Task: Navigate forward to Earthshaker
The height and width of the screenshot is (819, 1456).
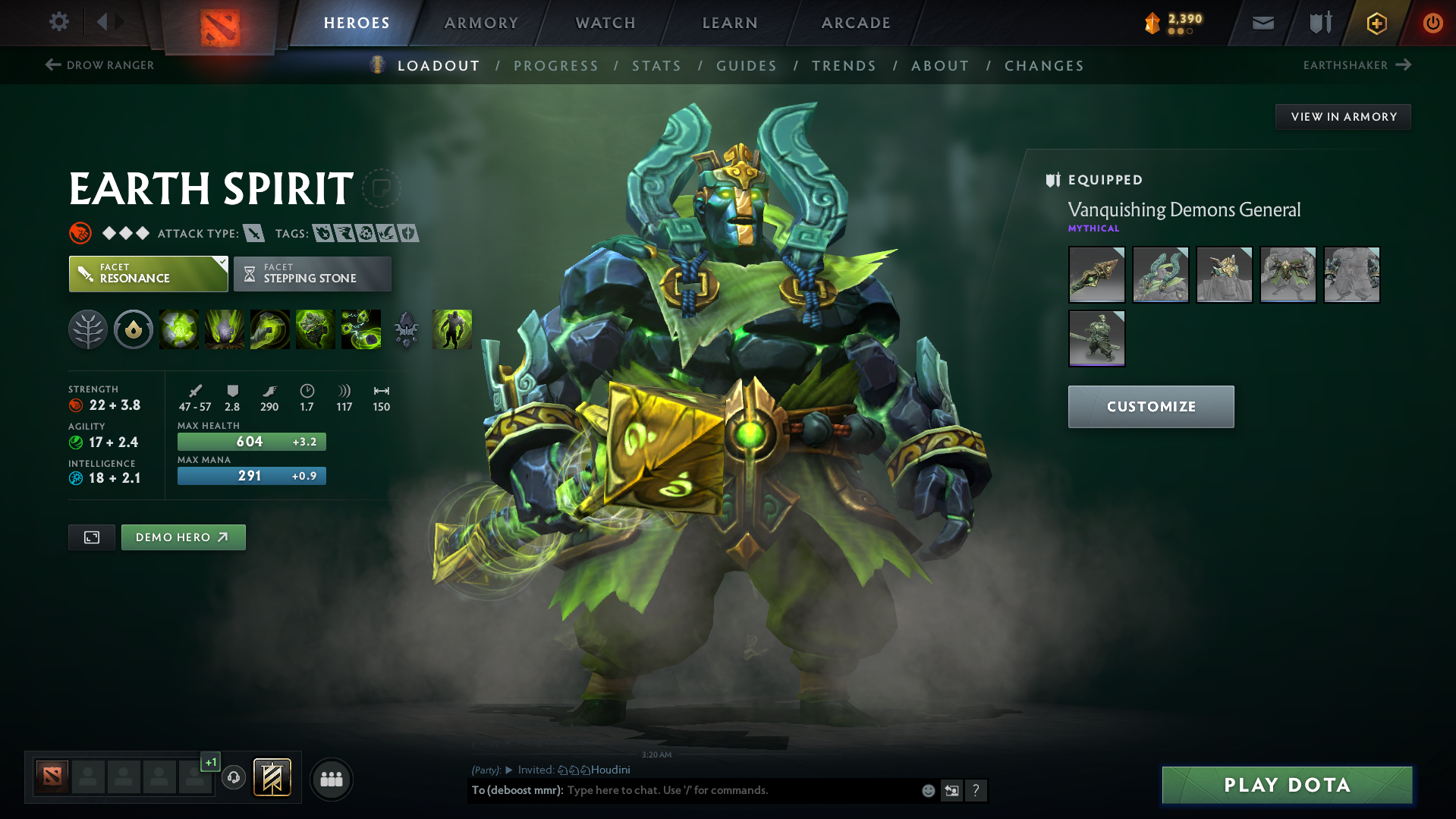Action: tap(1357, 65)
